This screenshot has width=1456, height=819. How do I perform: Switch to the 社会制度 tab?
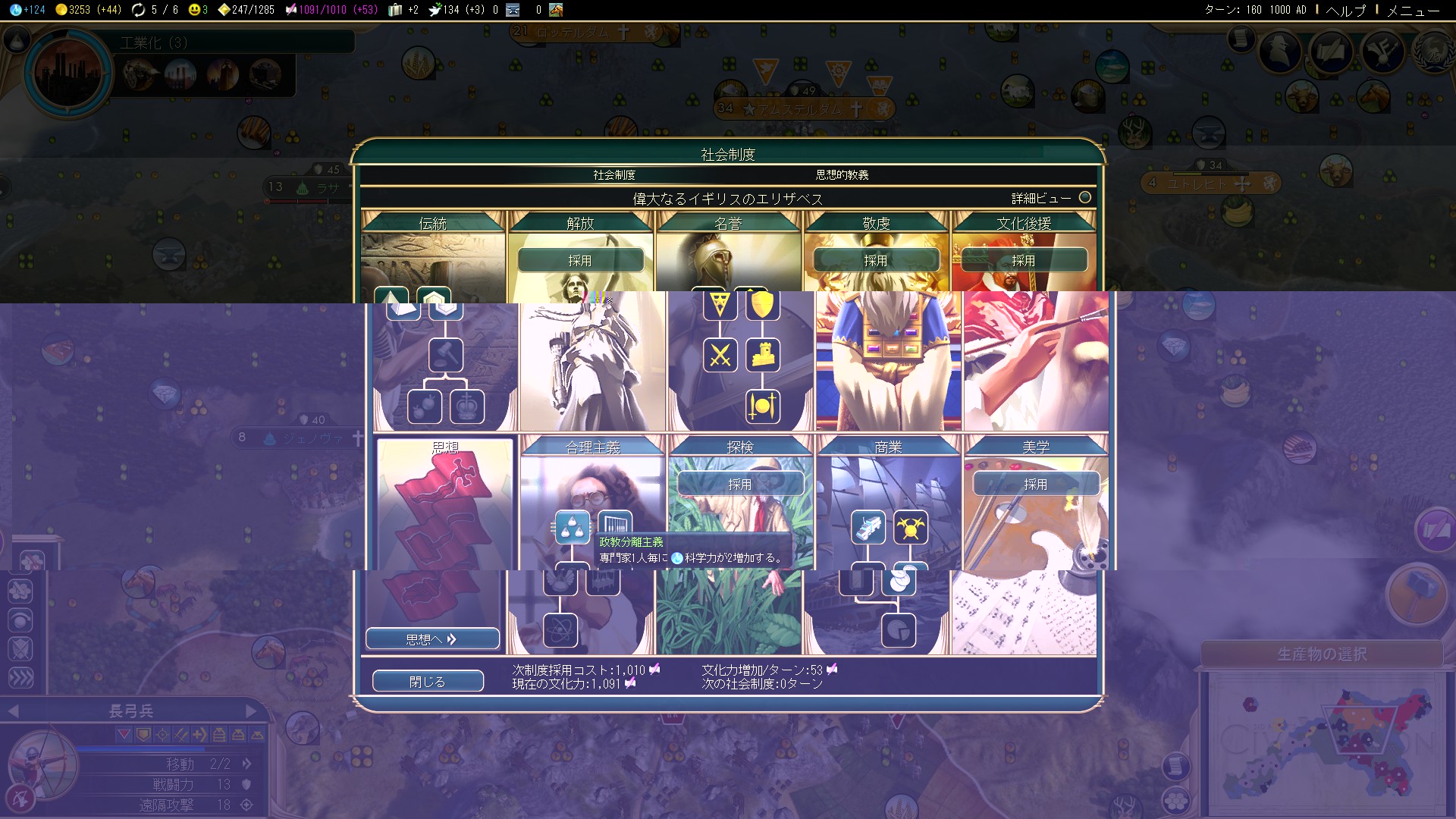614,174
